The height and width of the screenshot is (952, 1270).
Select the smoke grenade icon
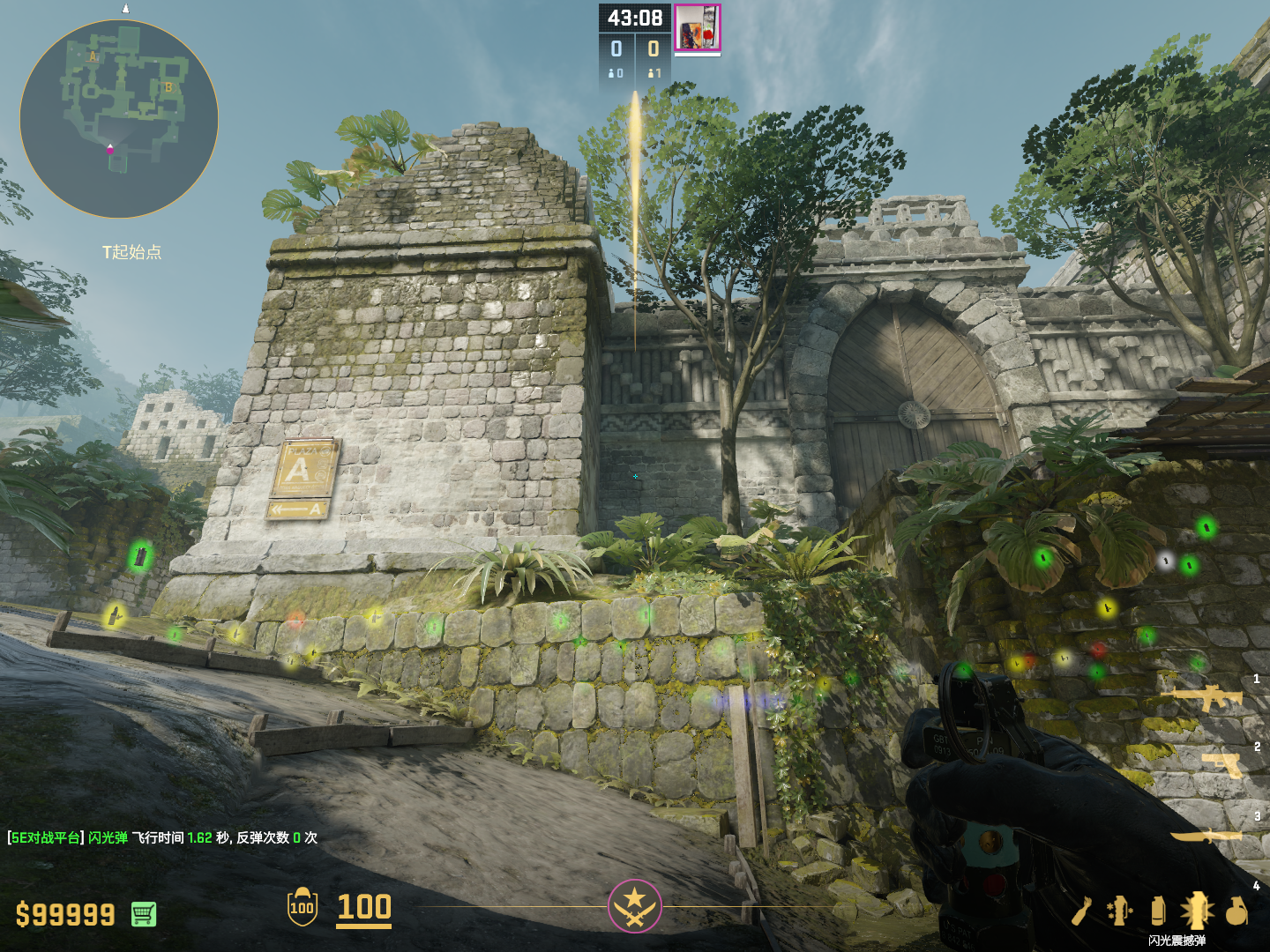tap(1158, 911)
